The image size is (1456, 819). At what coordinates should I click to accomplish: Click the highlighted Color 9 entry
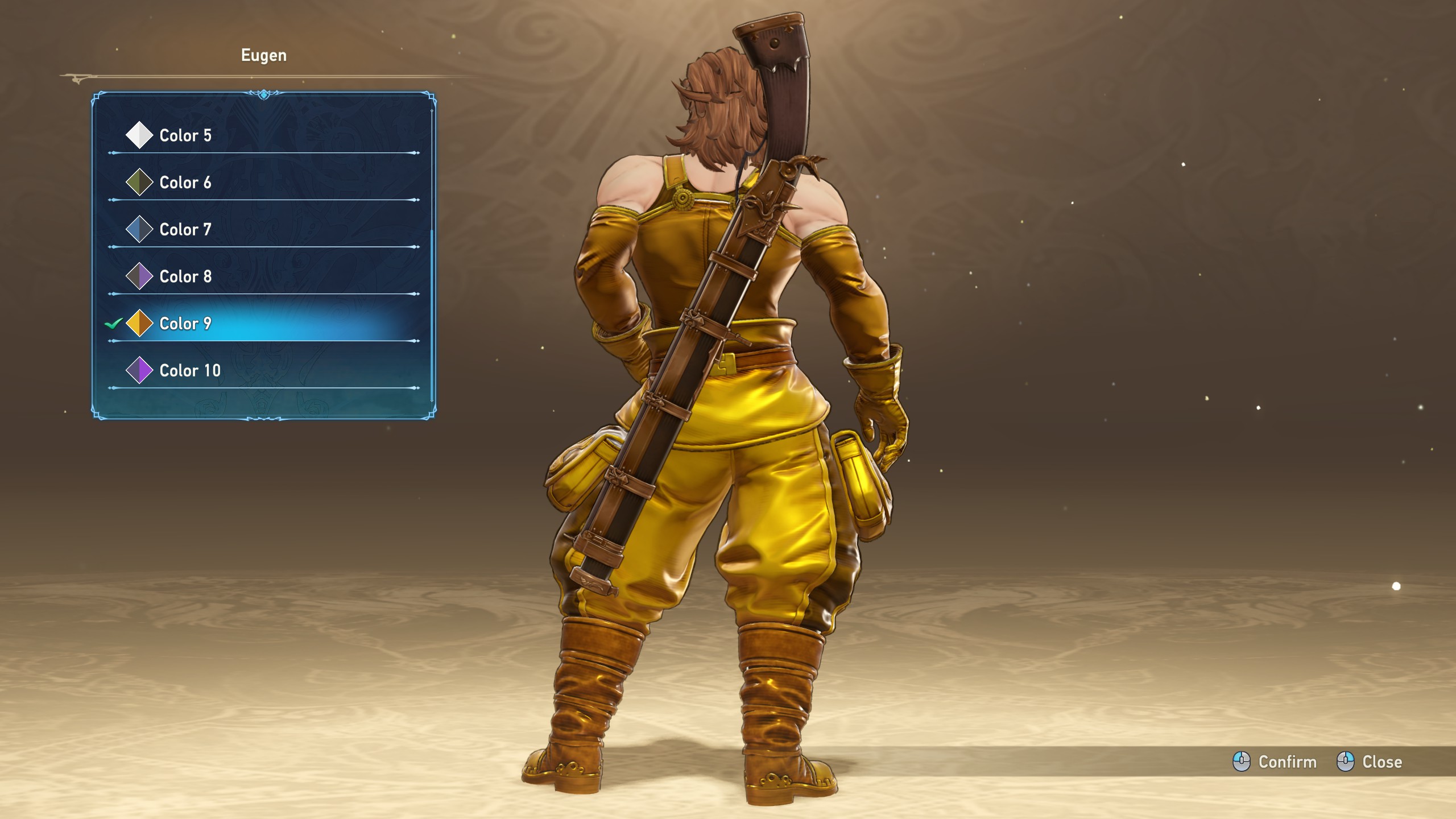(x=185, y=324)
